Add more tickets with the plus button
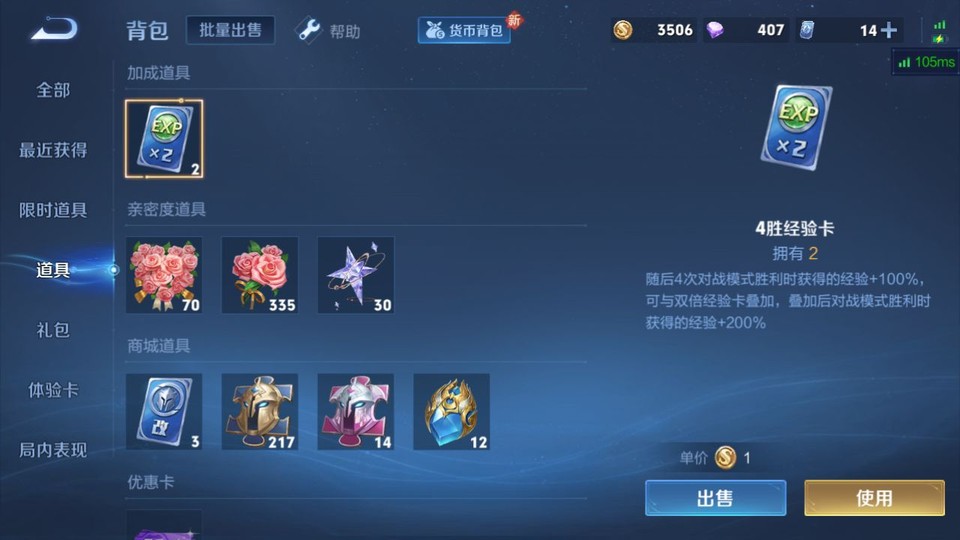 [888, 30]
